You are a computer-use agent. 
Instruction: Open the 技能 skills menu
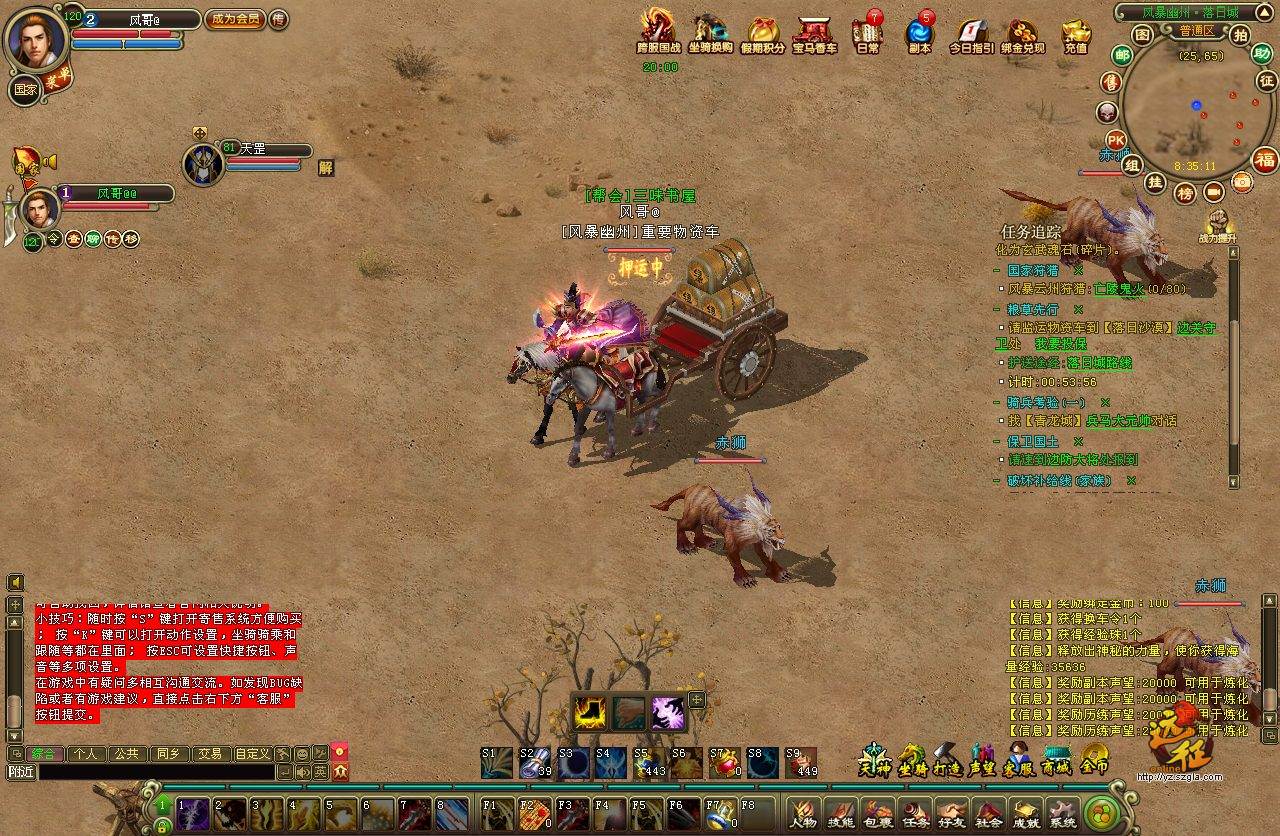click(840, 815)
